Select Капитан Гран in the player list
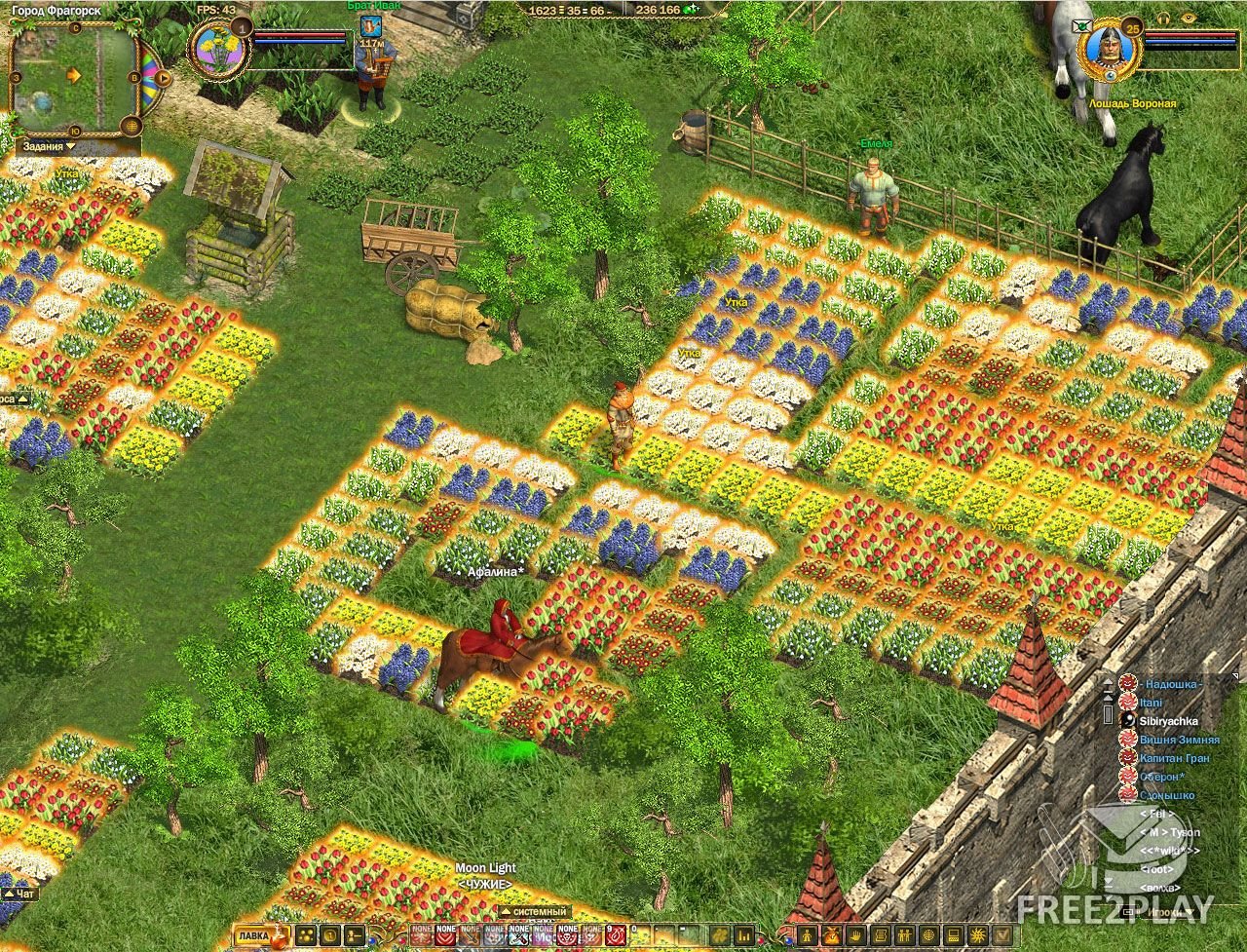Image resolution: width=1247 pixels, height=952 pixels. [1174, 758]
